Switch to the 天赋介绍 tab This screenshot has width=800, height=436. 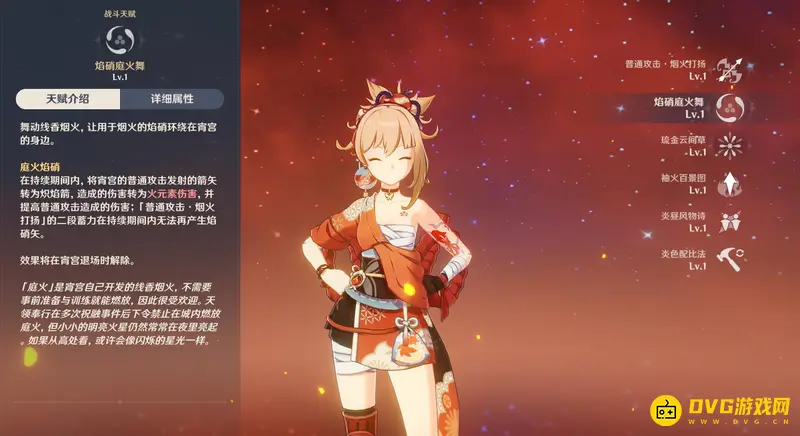click(x=68, y=99)
